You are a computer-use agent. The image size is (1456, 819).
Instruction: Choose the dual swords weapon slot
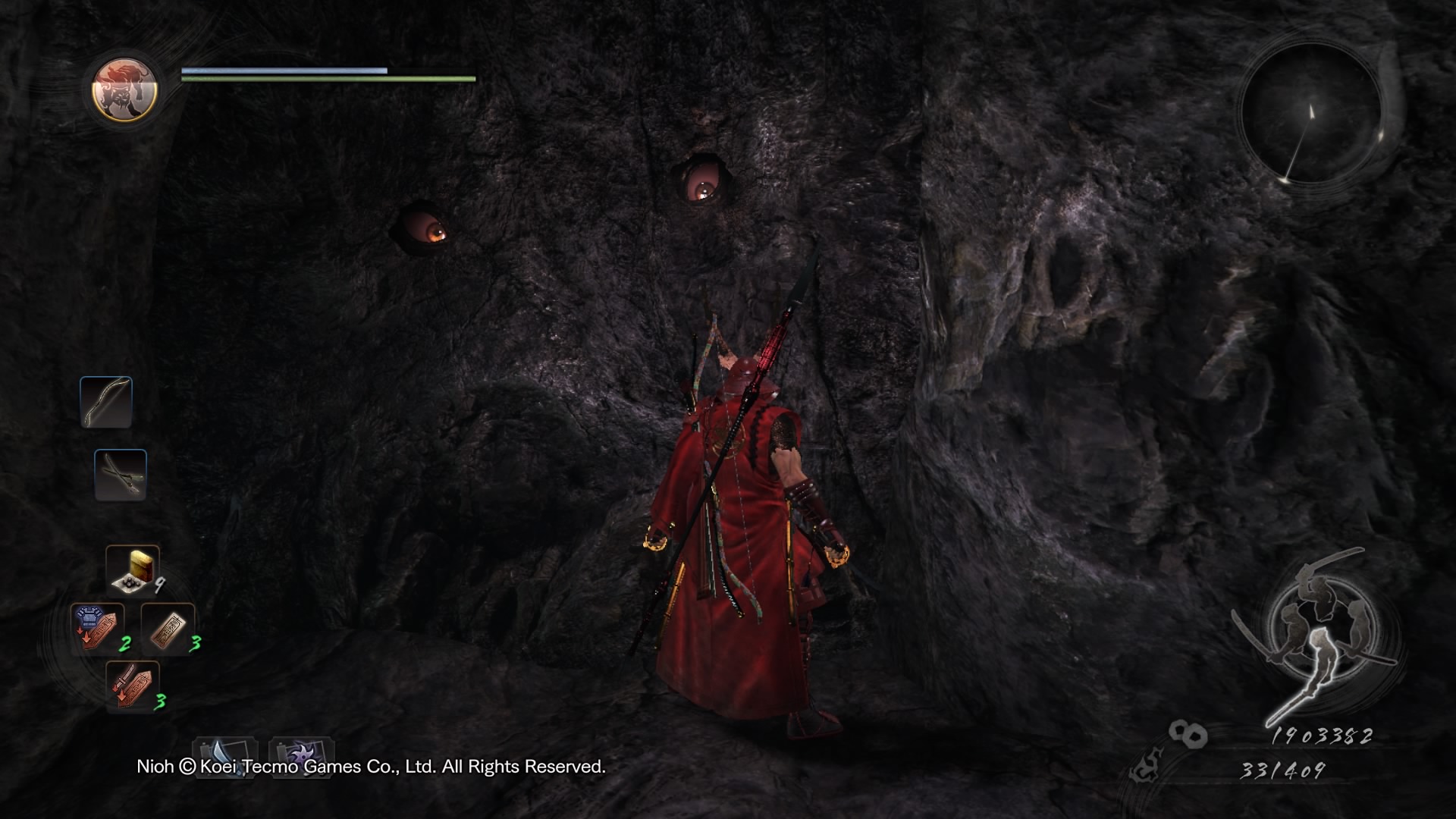point(121,475)
